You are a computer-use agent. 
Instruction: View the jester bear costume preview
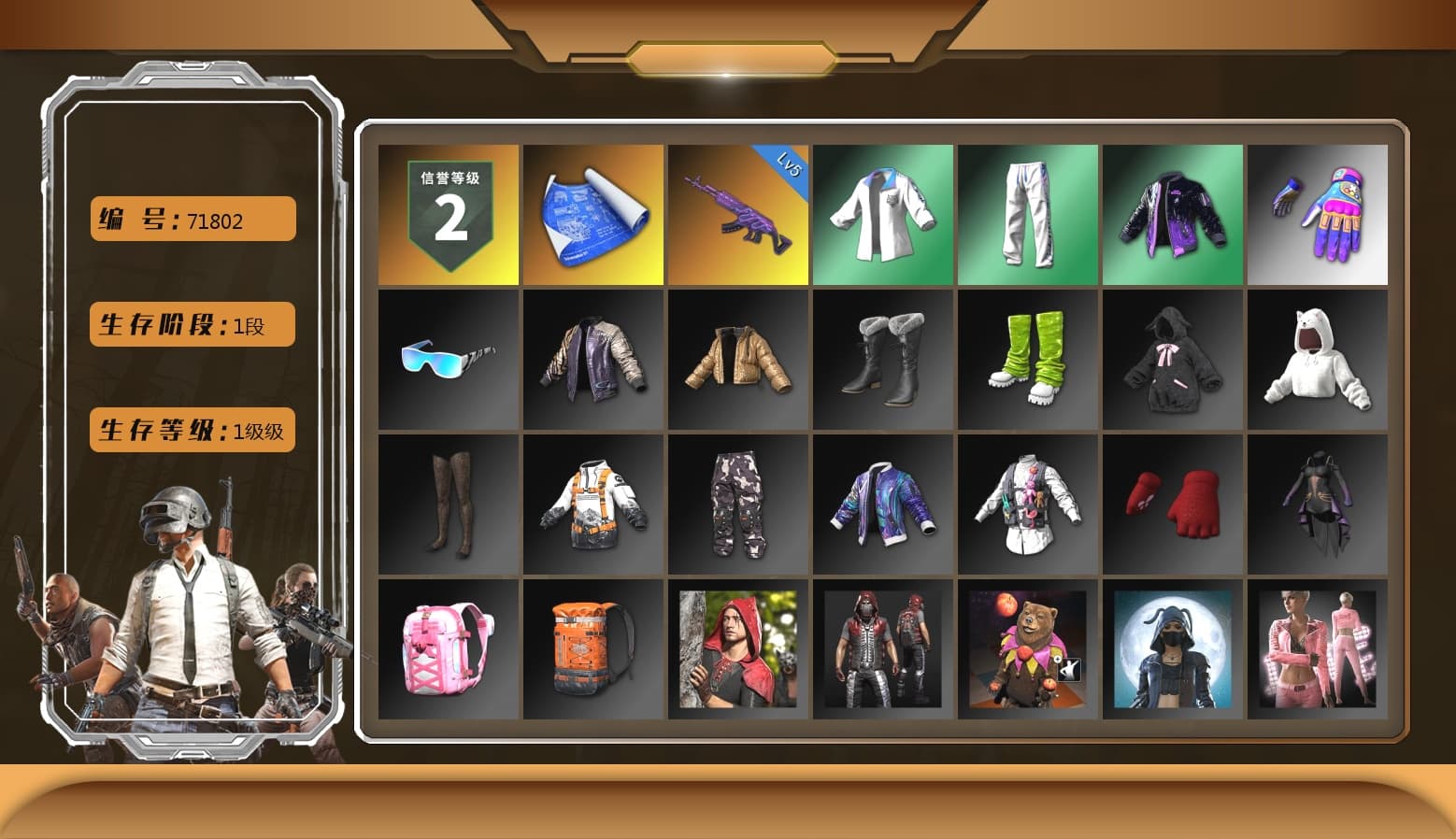(x=1027, y=649)
